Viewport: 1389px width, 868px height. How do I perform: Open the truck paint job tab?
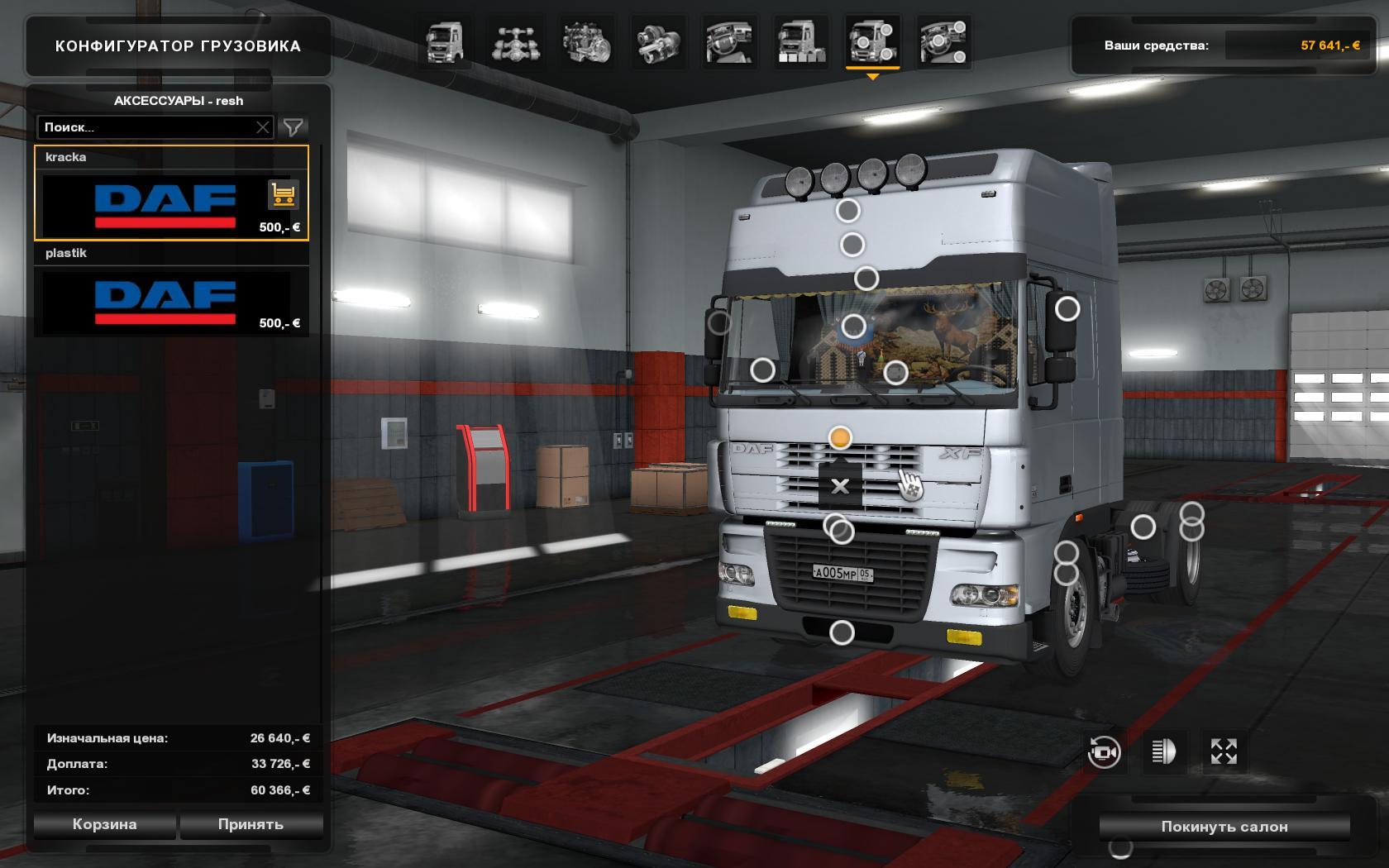800,42
